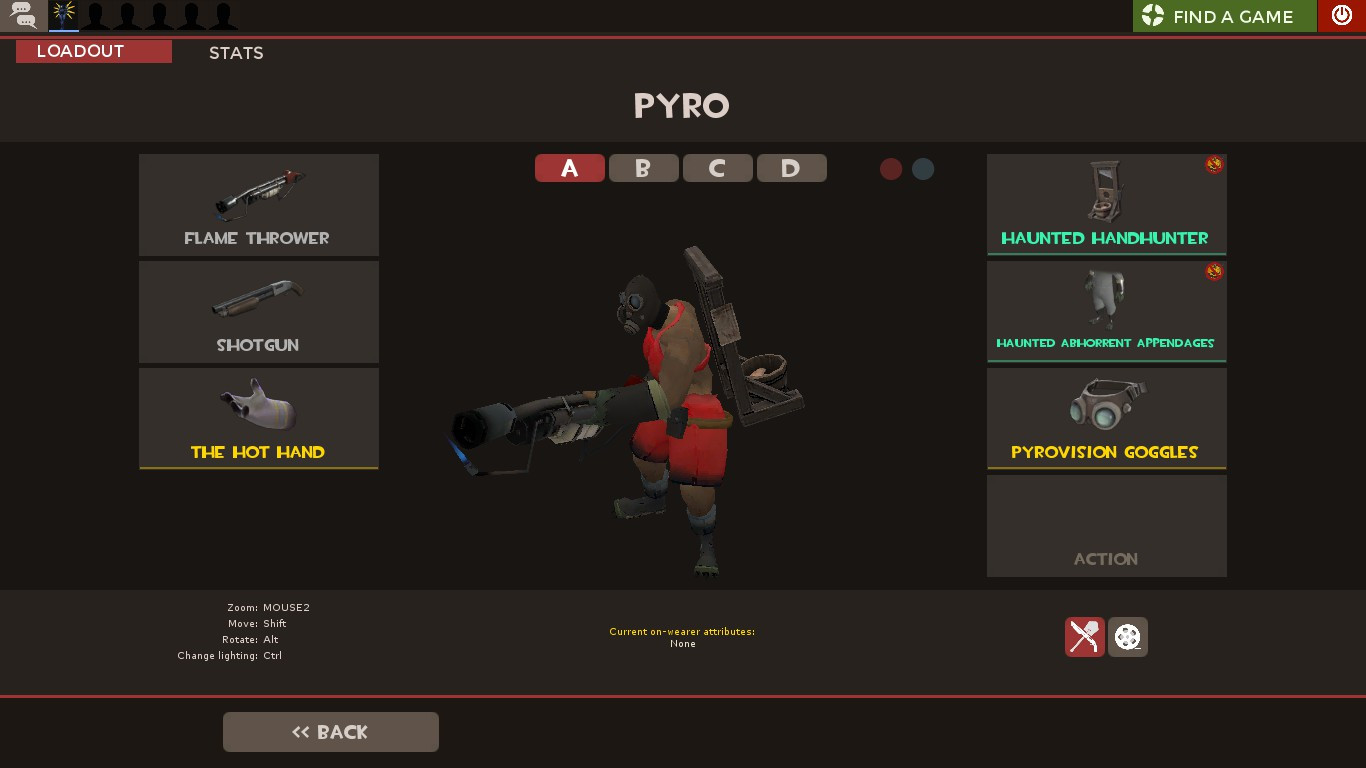Viewport: 1366px width, 768px height.
Task: Select the Flame Thrower weapon slot
Action: coord(258,205)
